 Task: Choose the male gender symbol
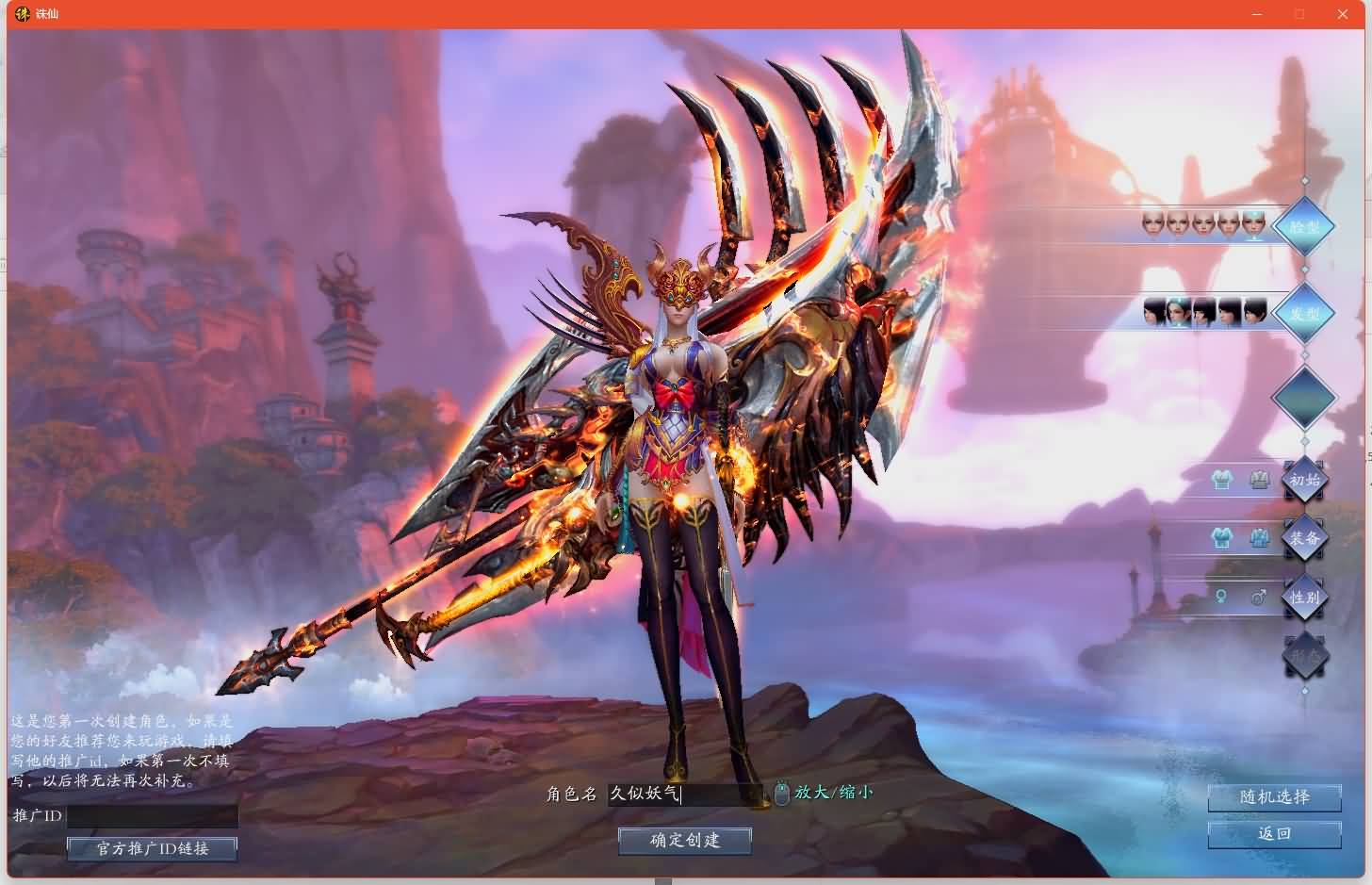coord(1258,598)
